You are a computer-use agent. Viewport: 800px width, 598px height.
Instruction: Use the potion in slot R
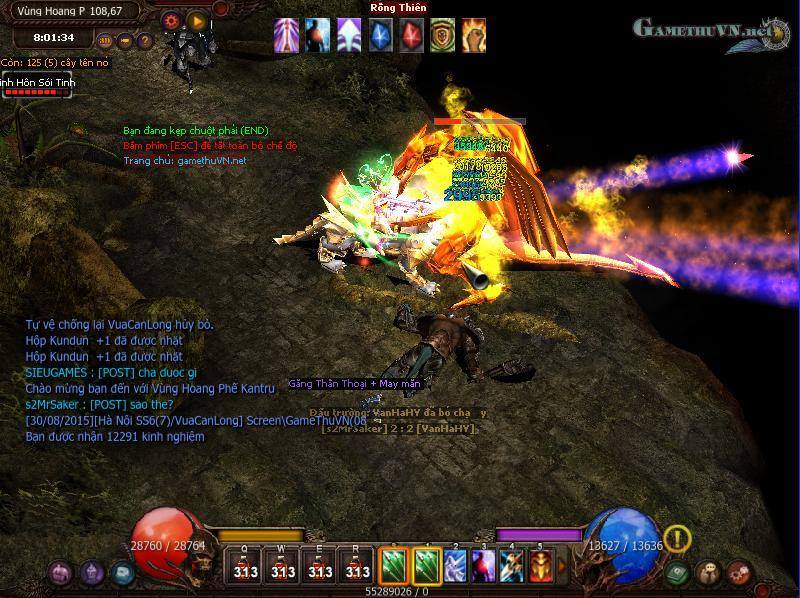coord(357,567)
